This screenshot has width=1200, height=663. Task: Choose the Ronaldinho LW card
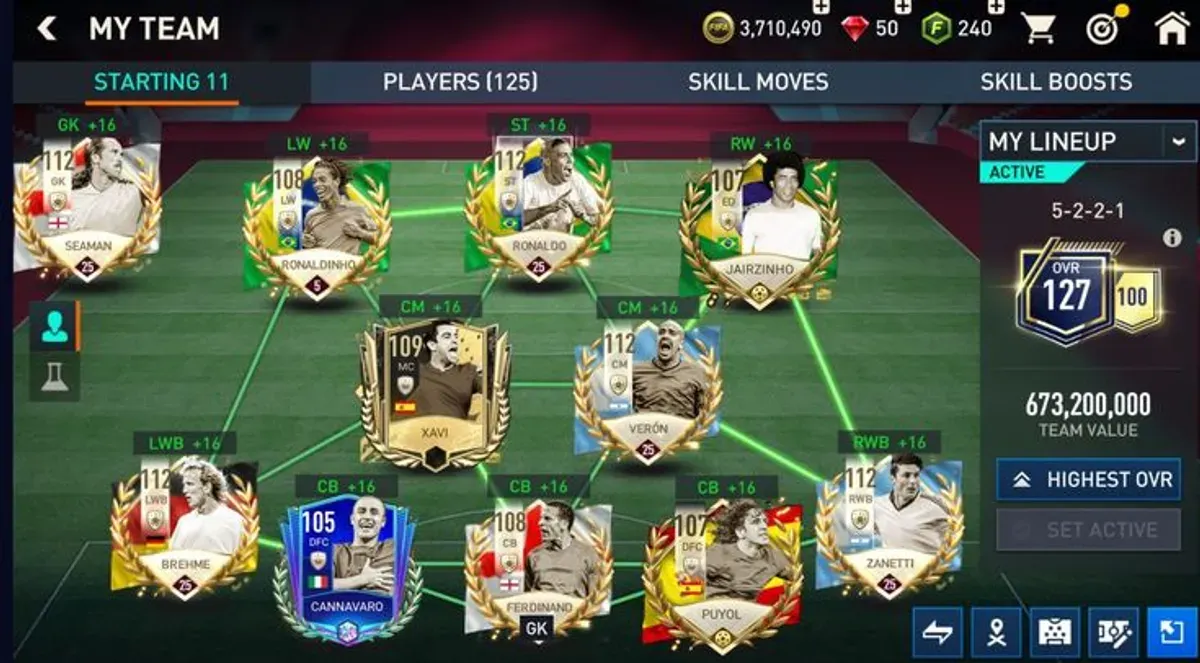(315, 225)
